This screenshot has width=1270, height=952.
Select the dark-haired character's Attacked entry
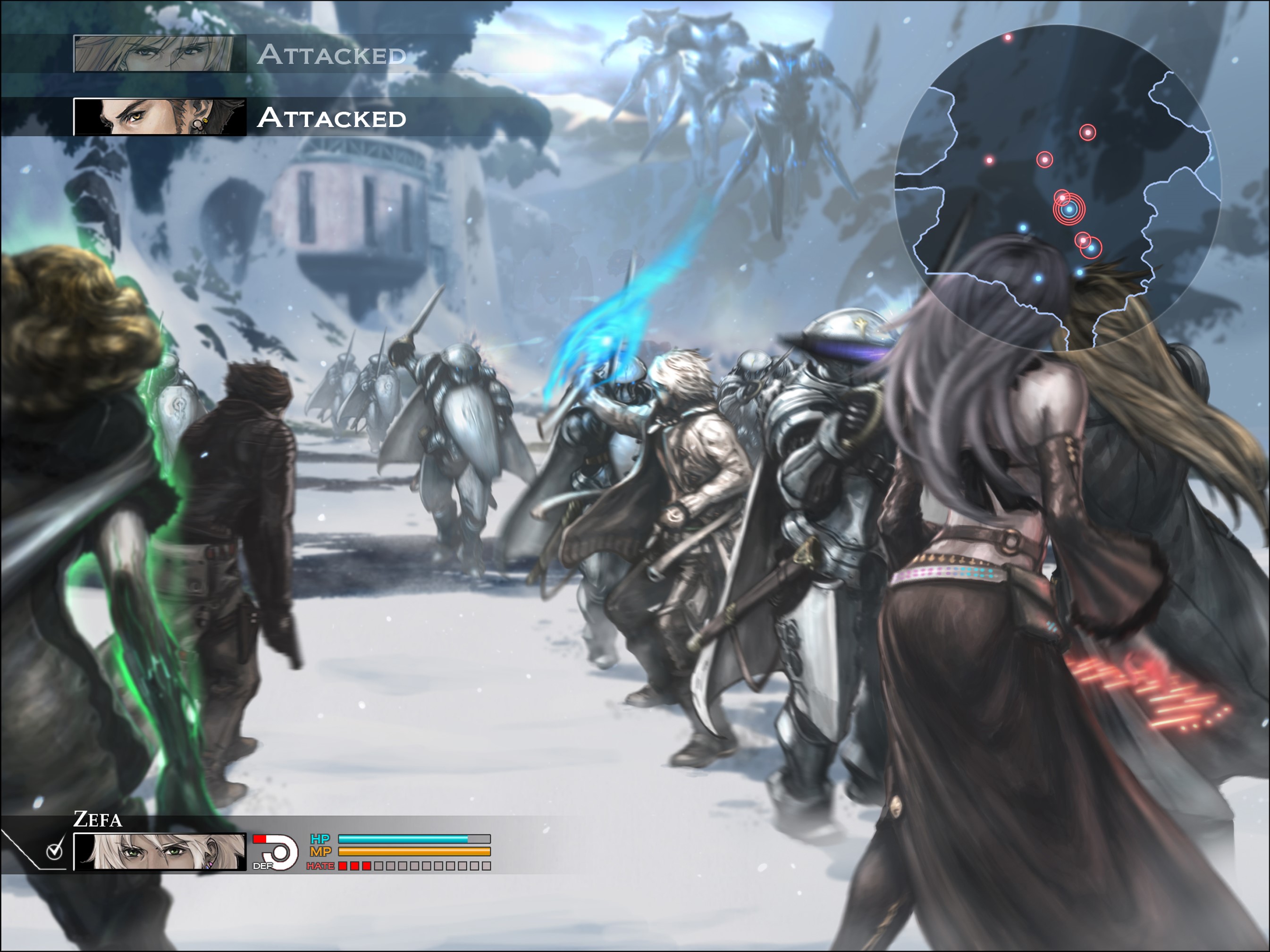click(241, 117)
